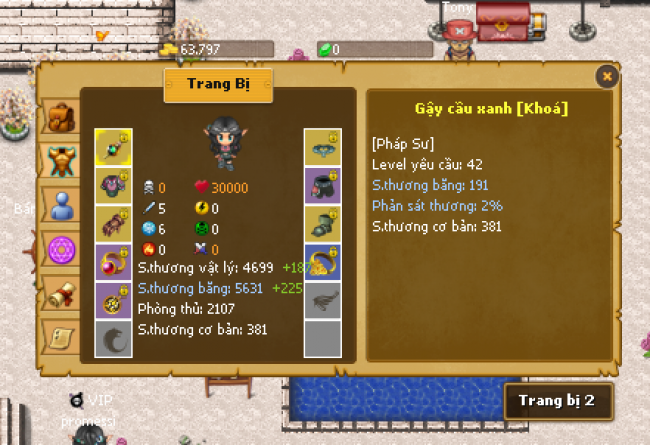Open the backpack inventory tab
This screenshot has width=650, height=445.
61,118
